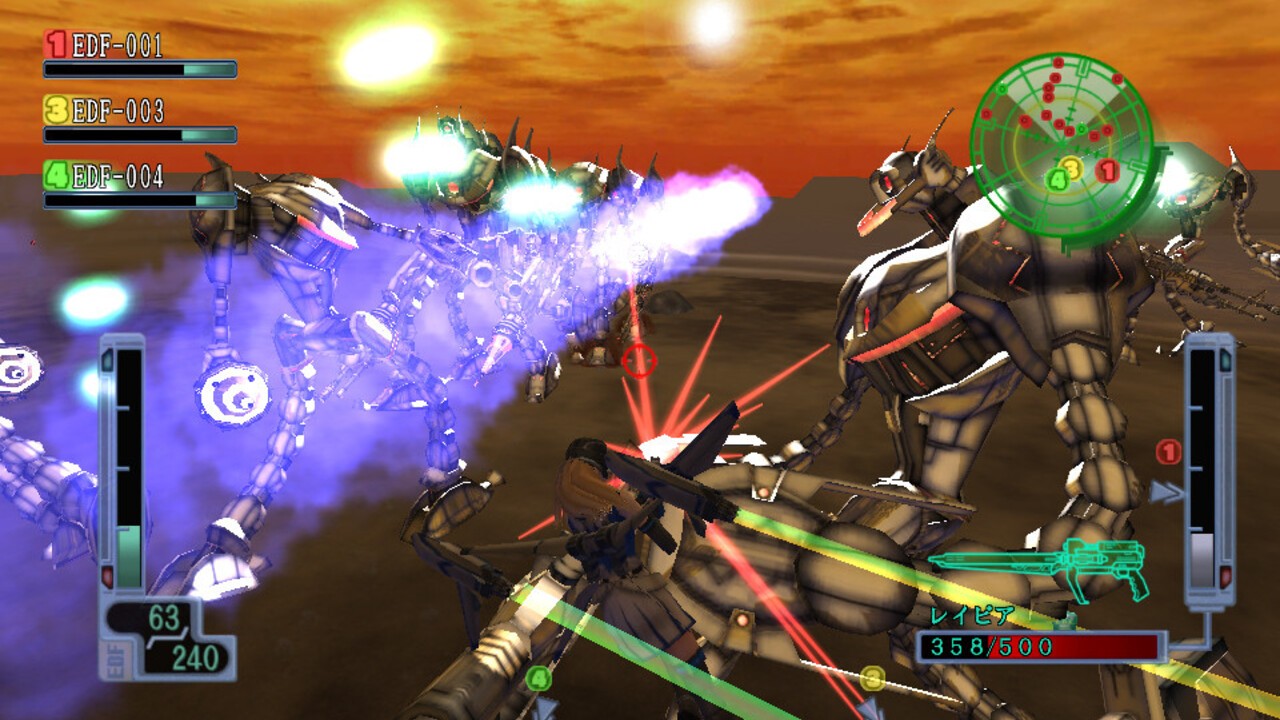Screen dimensions: 1280x720
Task: Toggle the player 1 indicator on right gauge
Action: pyautogui.click(x=1168, y=452)
